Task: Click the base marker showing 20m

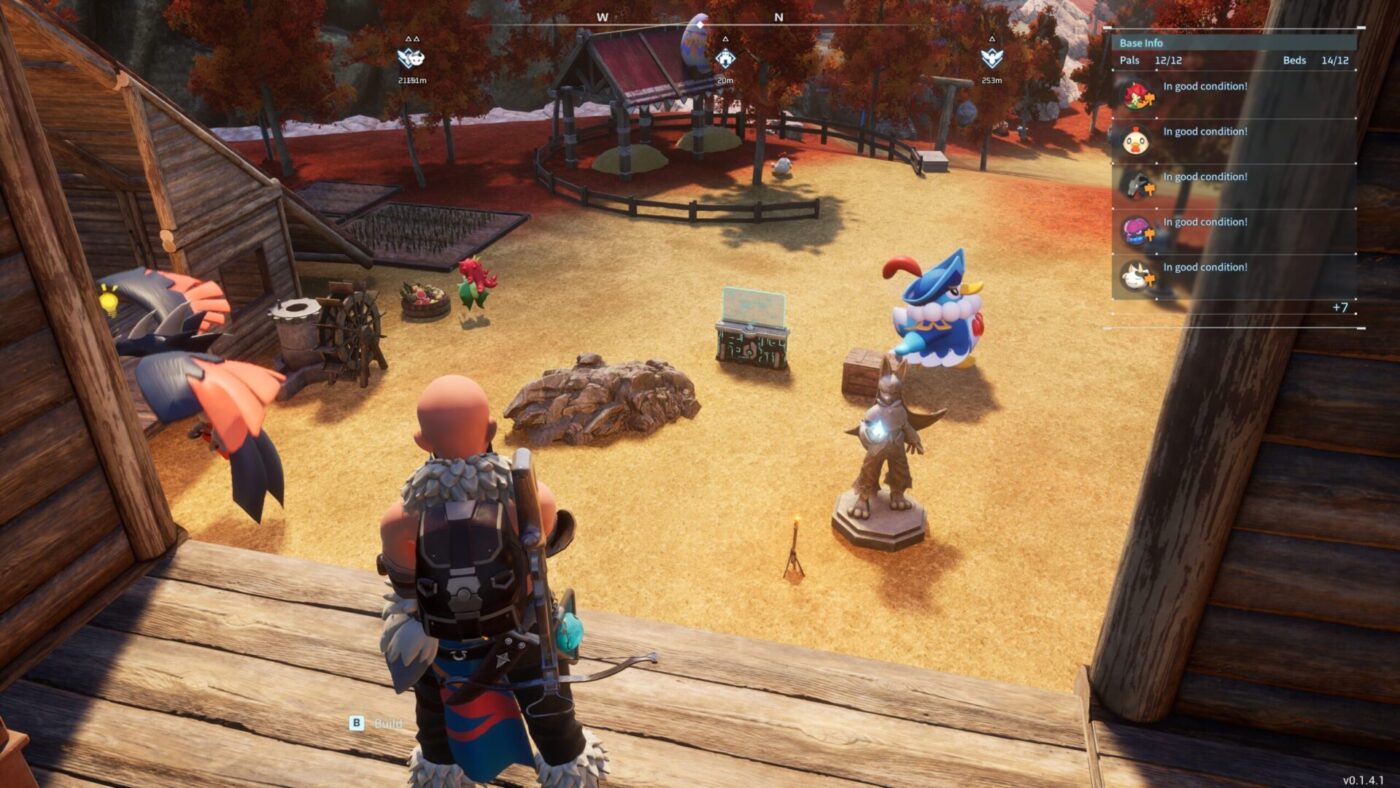Action: coord(725,60)
